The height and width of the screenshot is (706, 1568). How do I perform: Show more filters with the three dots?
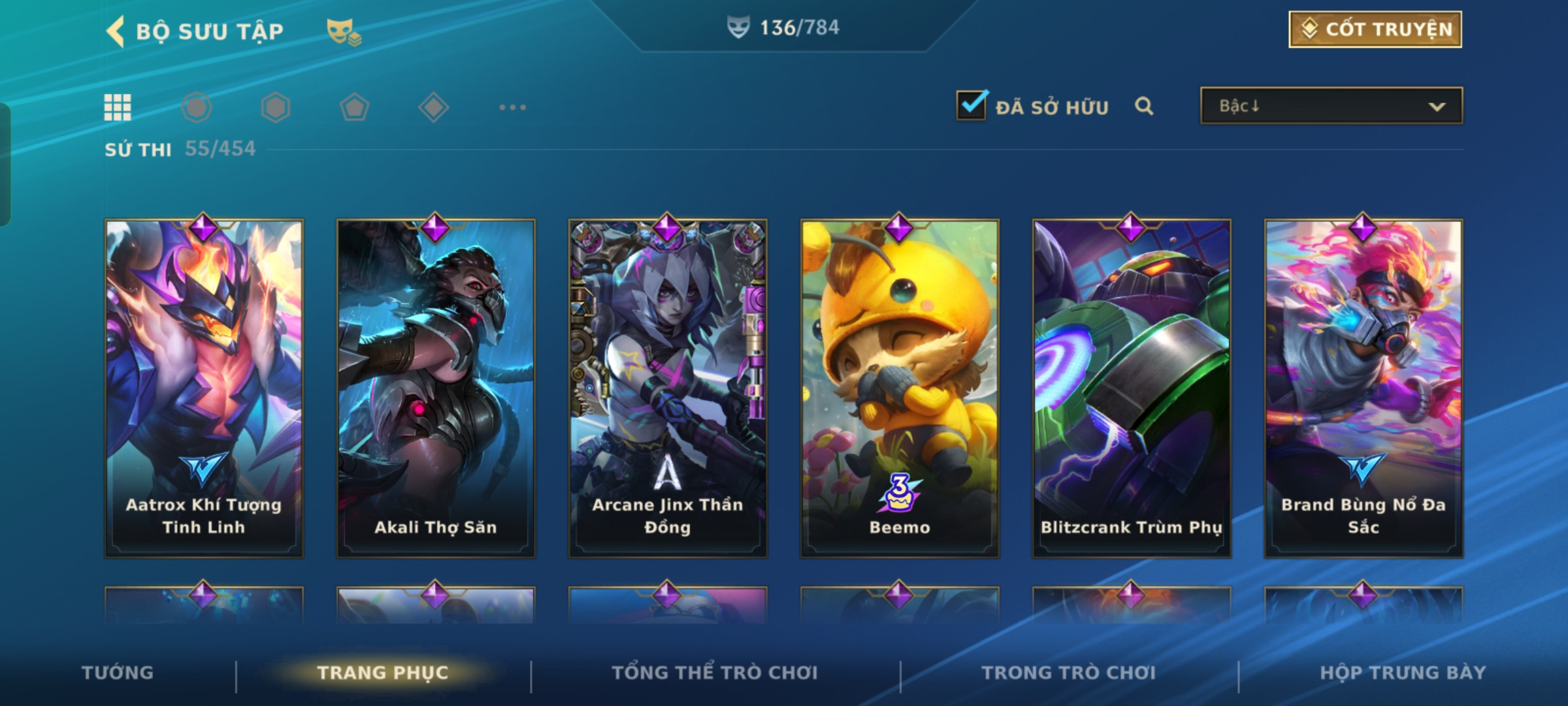click(x=512, y=107)
